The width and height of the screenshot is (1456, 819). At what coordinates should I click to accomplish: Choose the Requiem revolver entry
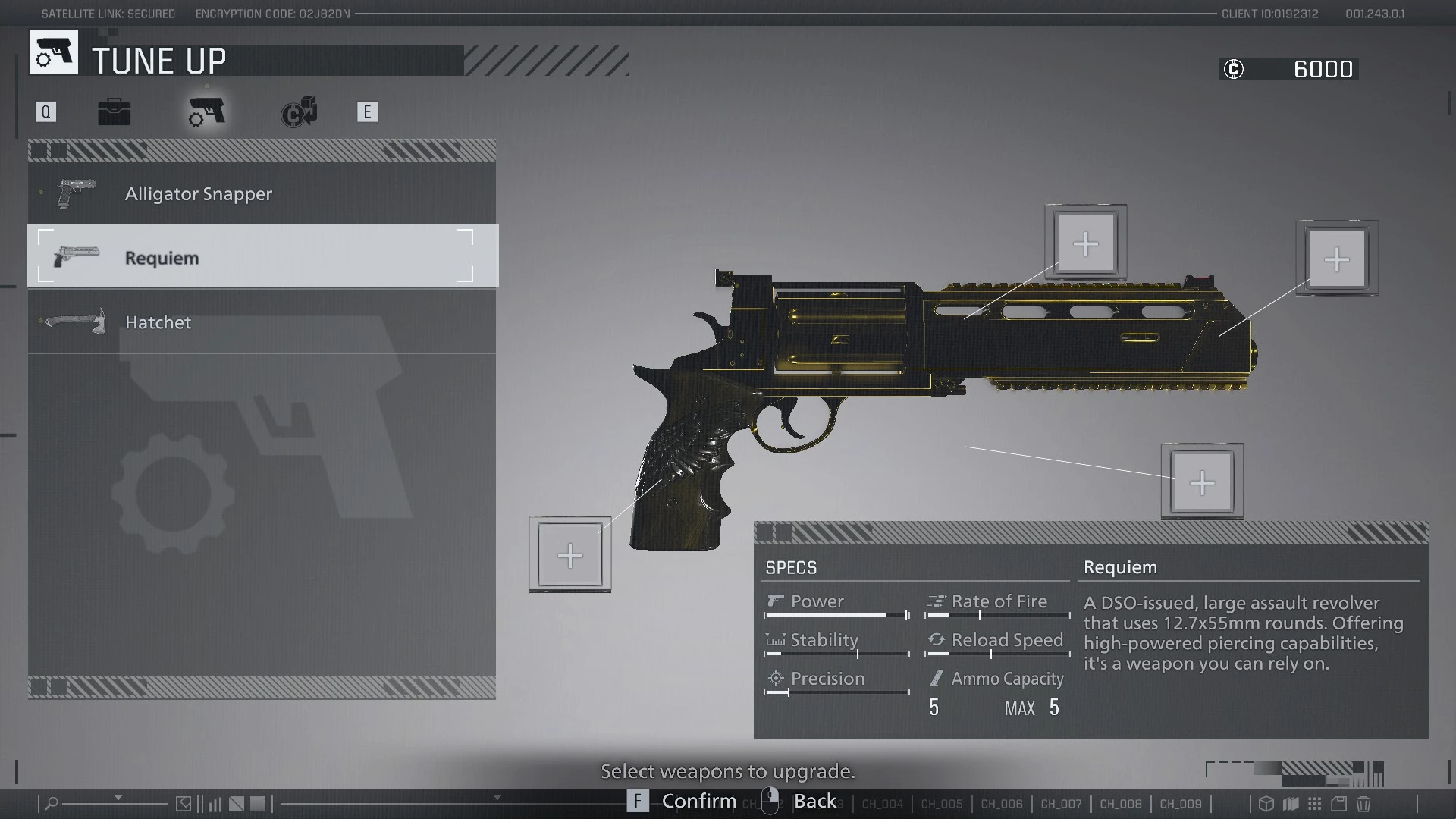tap(262, 257)
